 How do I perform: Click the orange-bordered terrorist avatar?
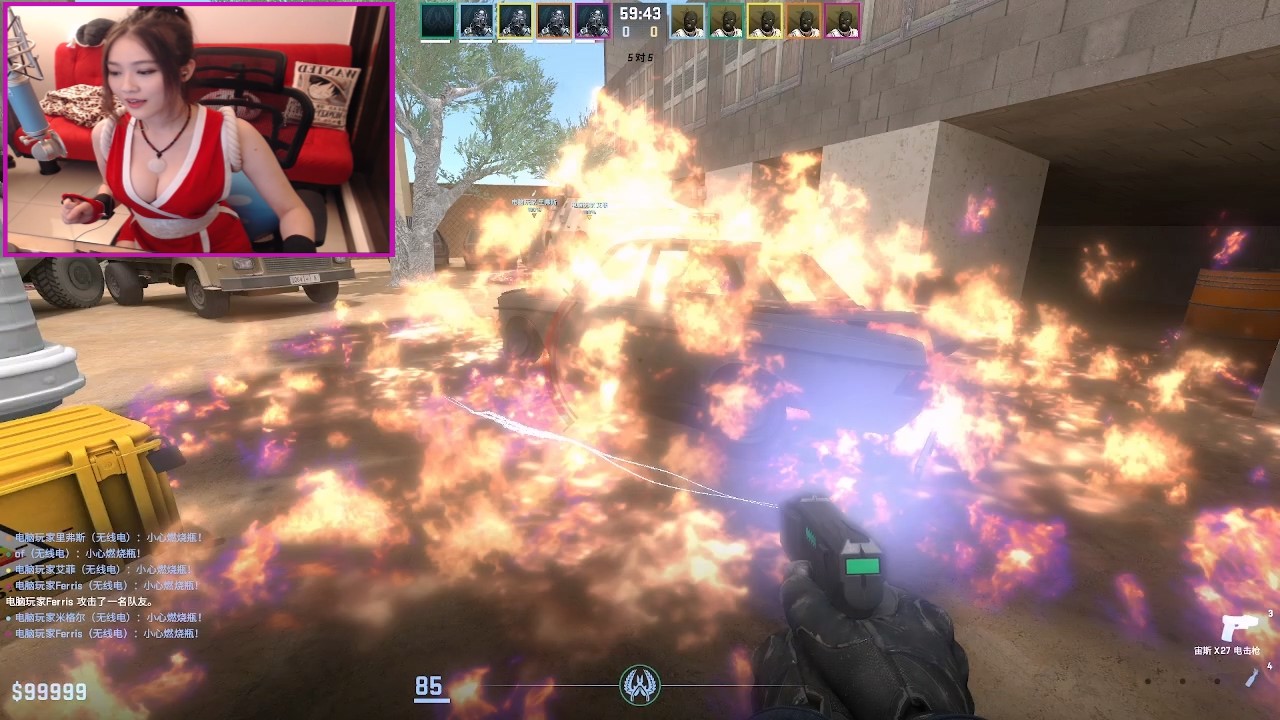point(804,20)
